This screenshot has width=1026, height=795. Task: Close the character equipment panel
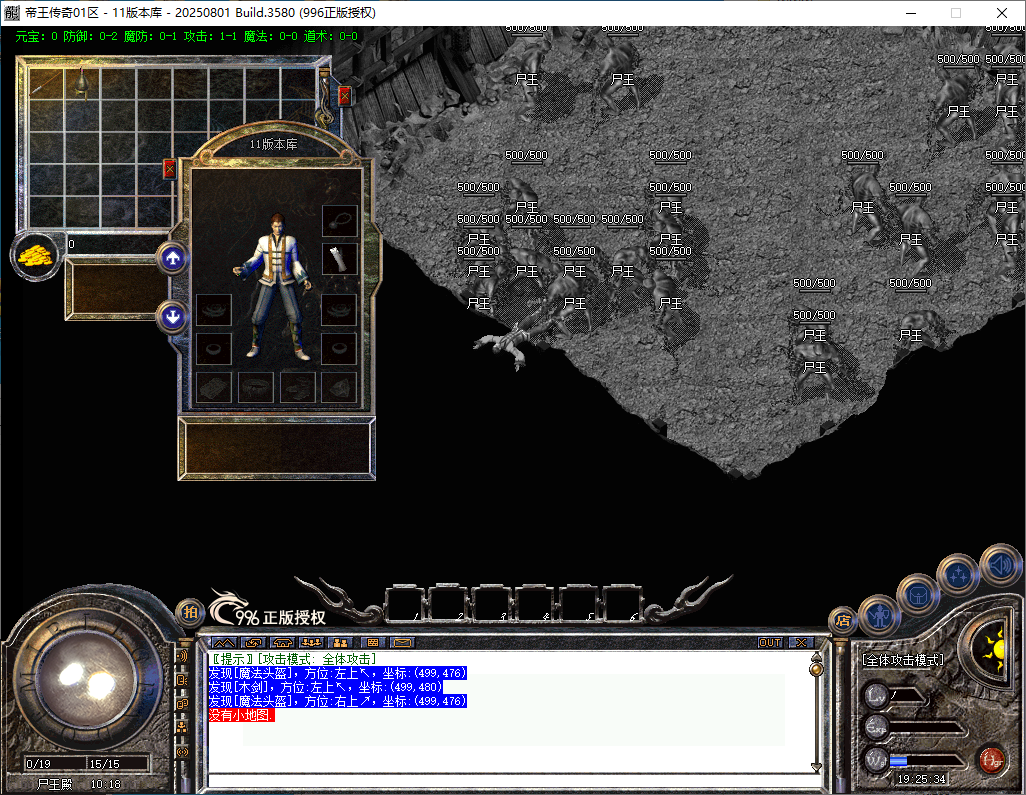pyautogui.click(x=169, y=169)
